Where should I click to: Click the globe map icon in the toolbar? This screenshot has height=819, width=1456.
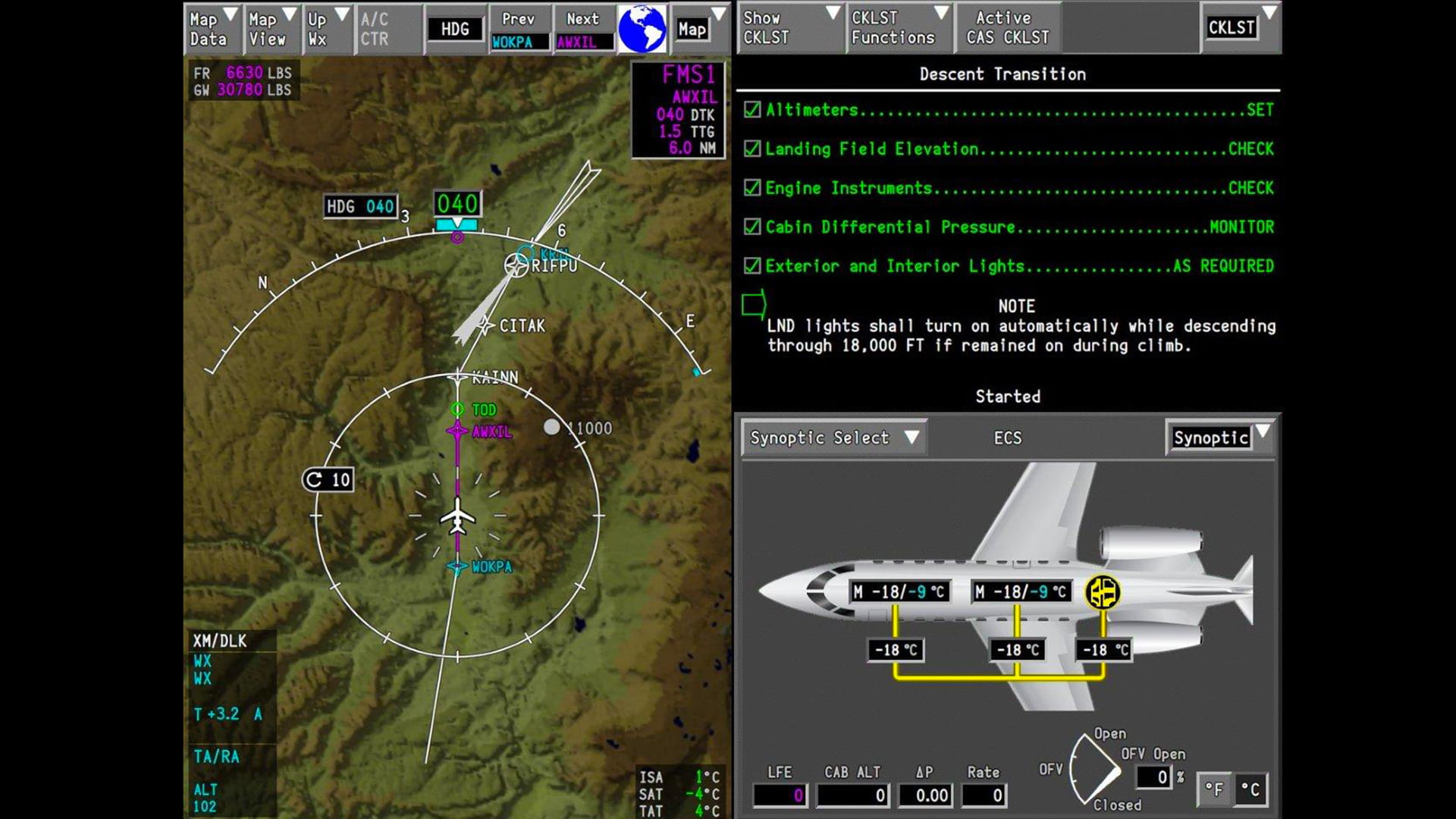(x=642, y=27)
